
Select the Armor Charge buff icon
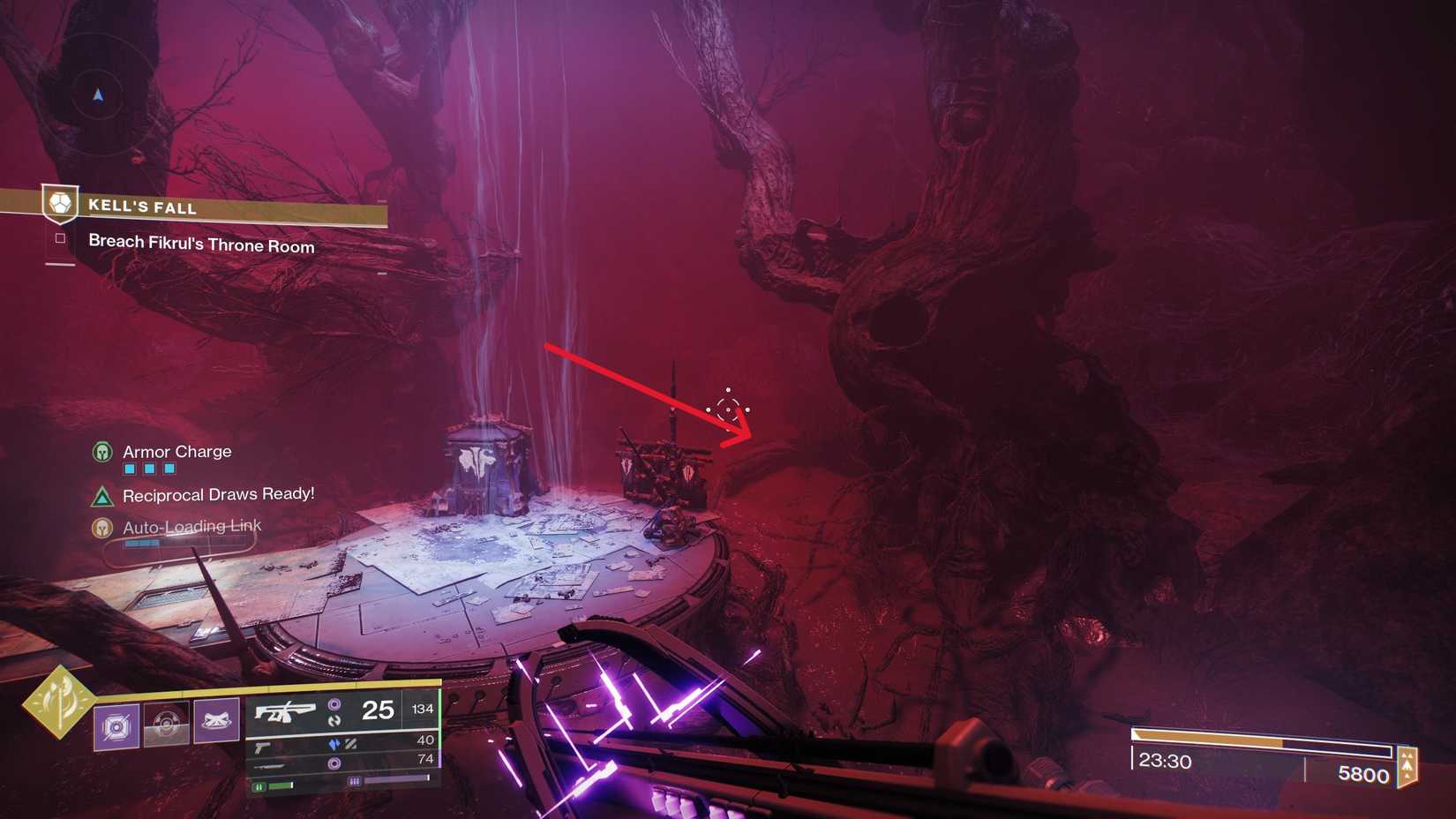[102, 452]
